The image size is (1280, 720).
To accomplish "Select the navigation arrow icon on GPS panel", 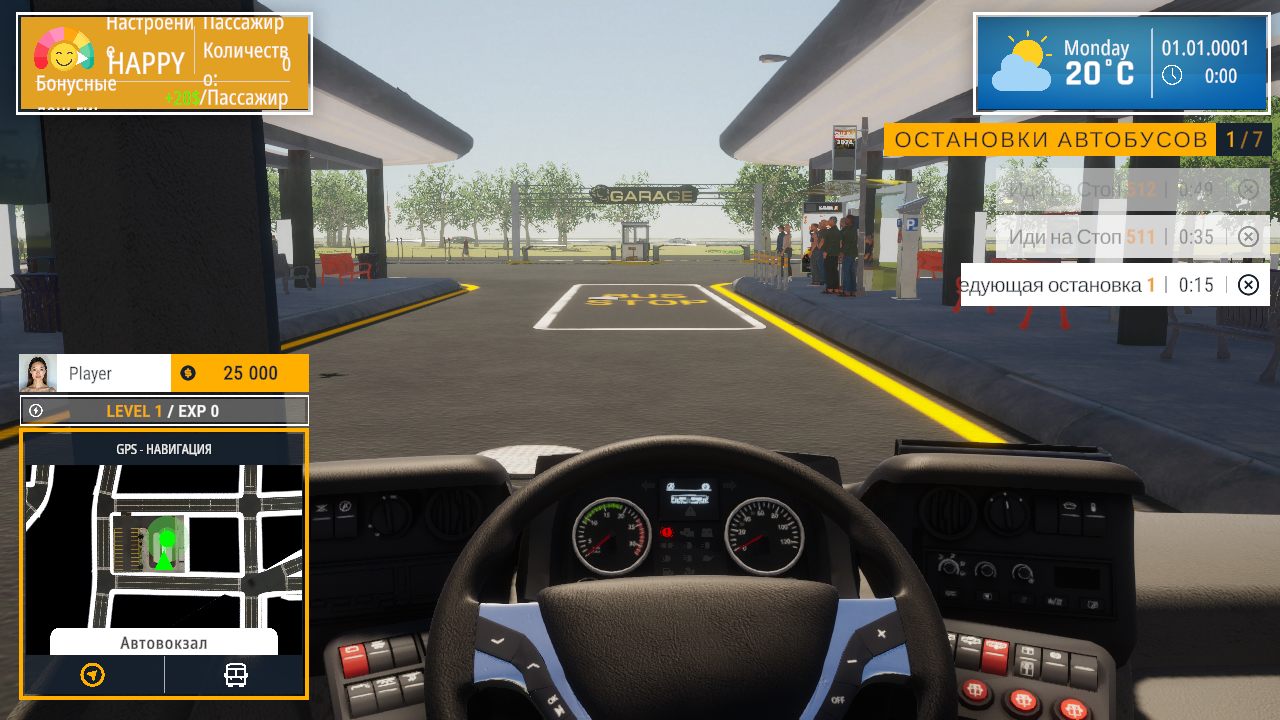I will [91, 674].
